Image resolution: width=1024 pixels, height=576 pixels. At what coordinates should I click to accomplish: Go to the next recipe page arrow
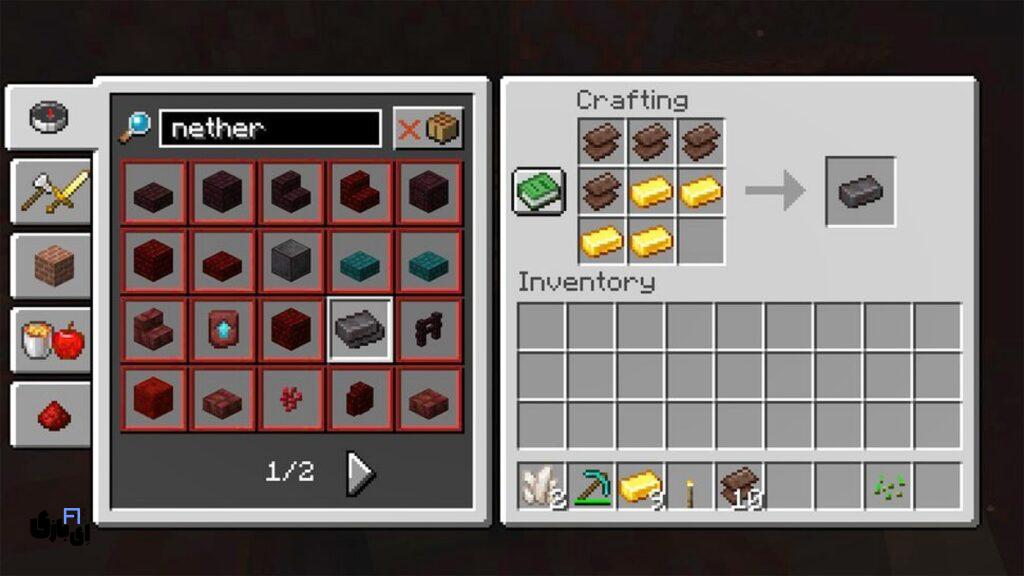(360, 473)
